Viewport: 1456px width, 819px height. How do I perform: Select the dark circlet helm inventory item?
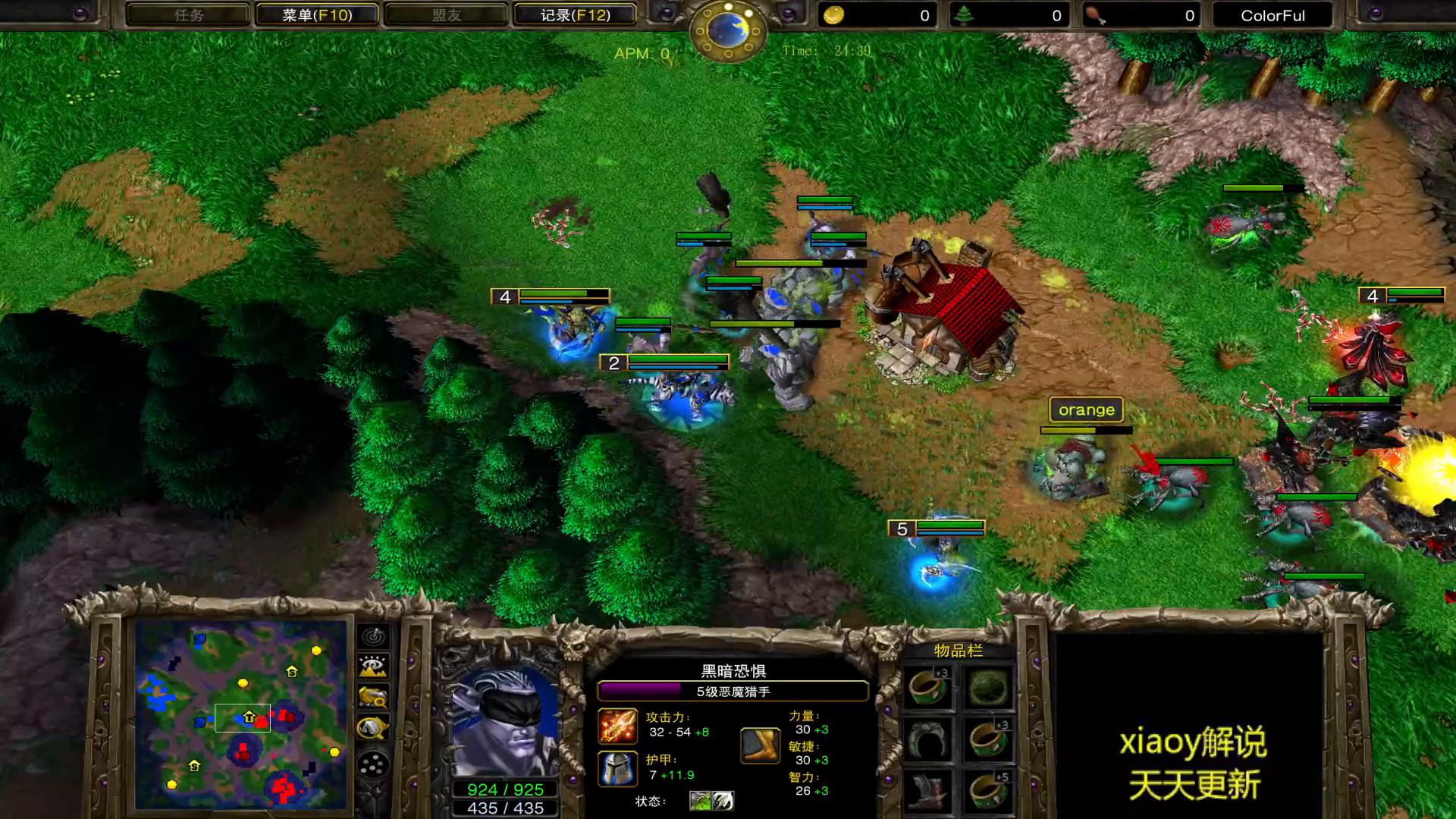[928, 739]
